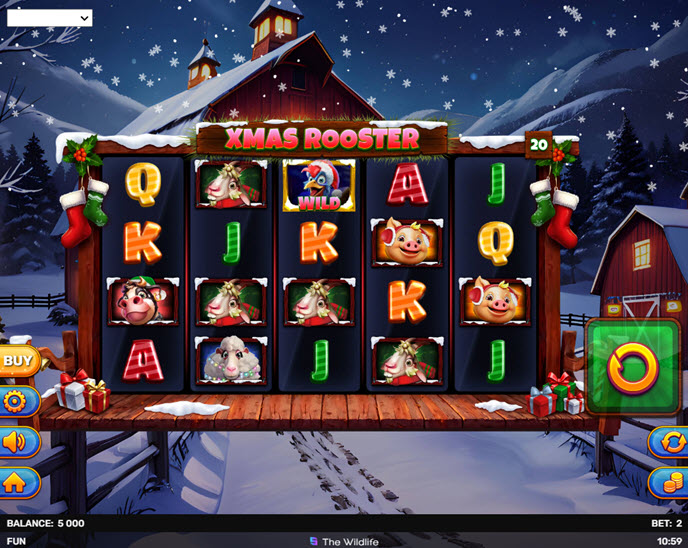Open the gear settings menu

coord(16,402)
